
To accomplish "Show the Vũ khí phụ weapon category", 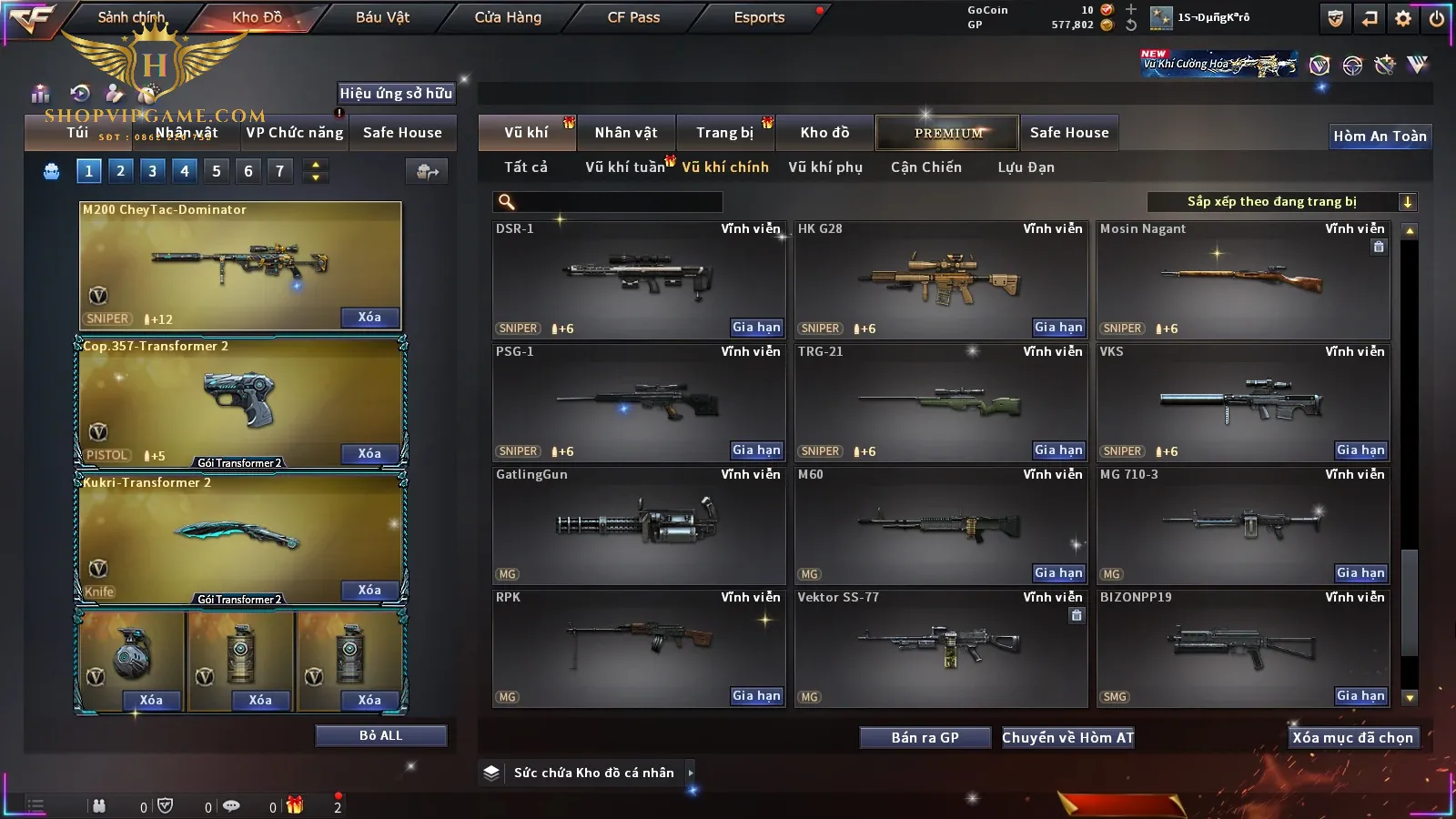I will [825, 167].
